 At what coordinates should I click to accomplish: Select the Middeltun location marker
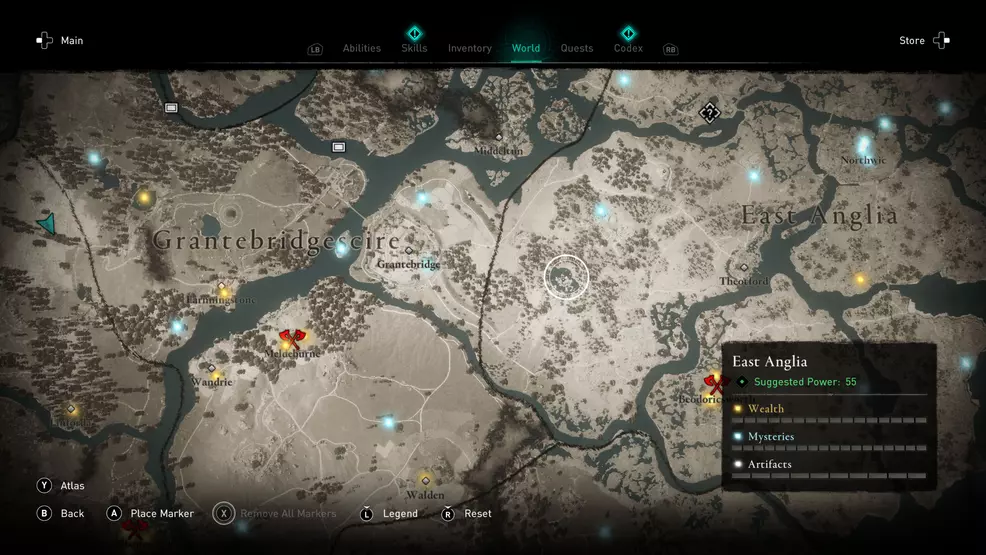(498, 137)
